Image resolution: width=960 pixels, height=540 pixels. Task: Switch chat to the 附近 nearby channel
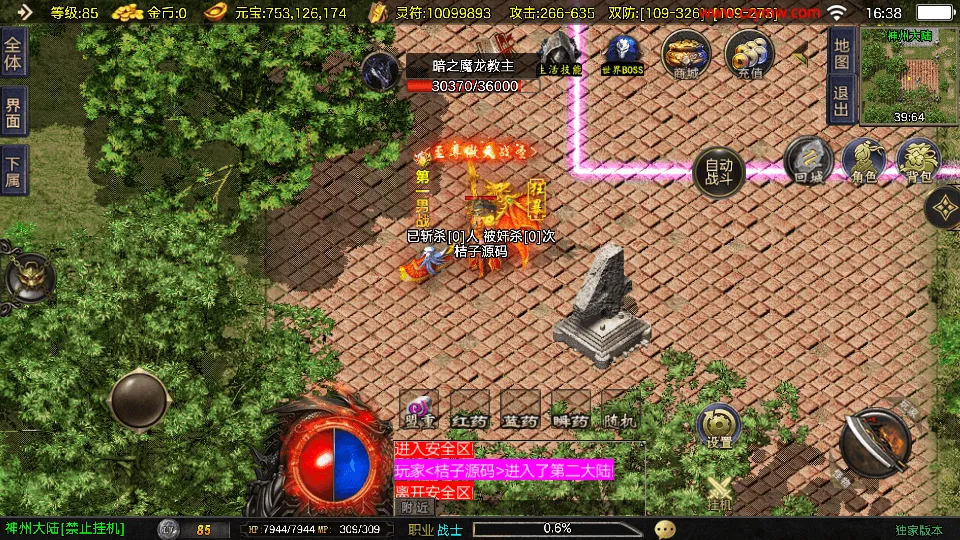click(414, 507)
